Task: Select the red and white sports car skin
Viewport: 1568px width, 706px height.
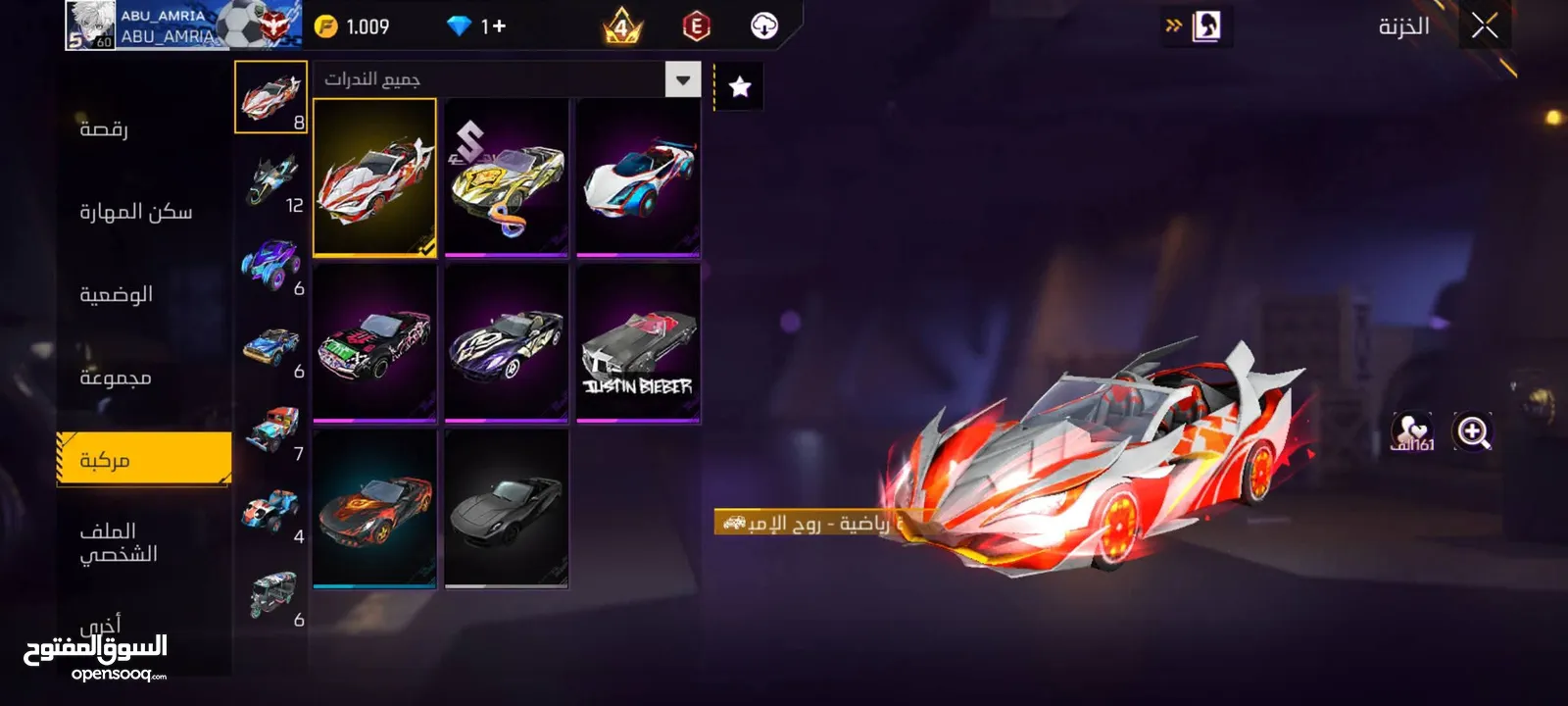Action: [374, 176]
